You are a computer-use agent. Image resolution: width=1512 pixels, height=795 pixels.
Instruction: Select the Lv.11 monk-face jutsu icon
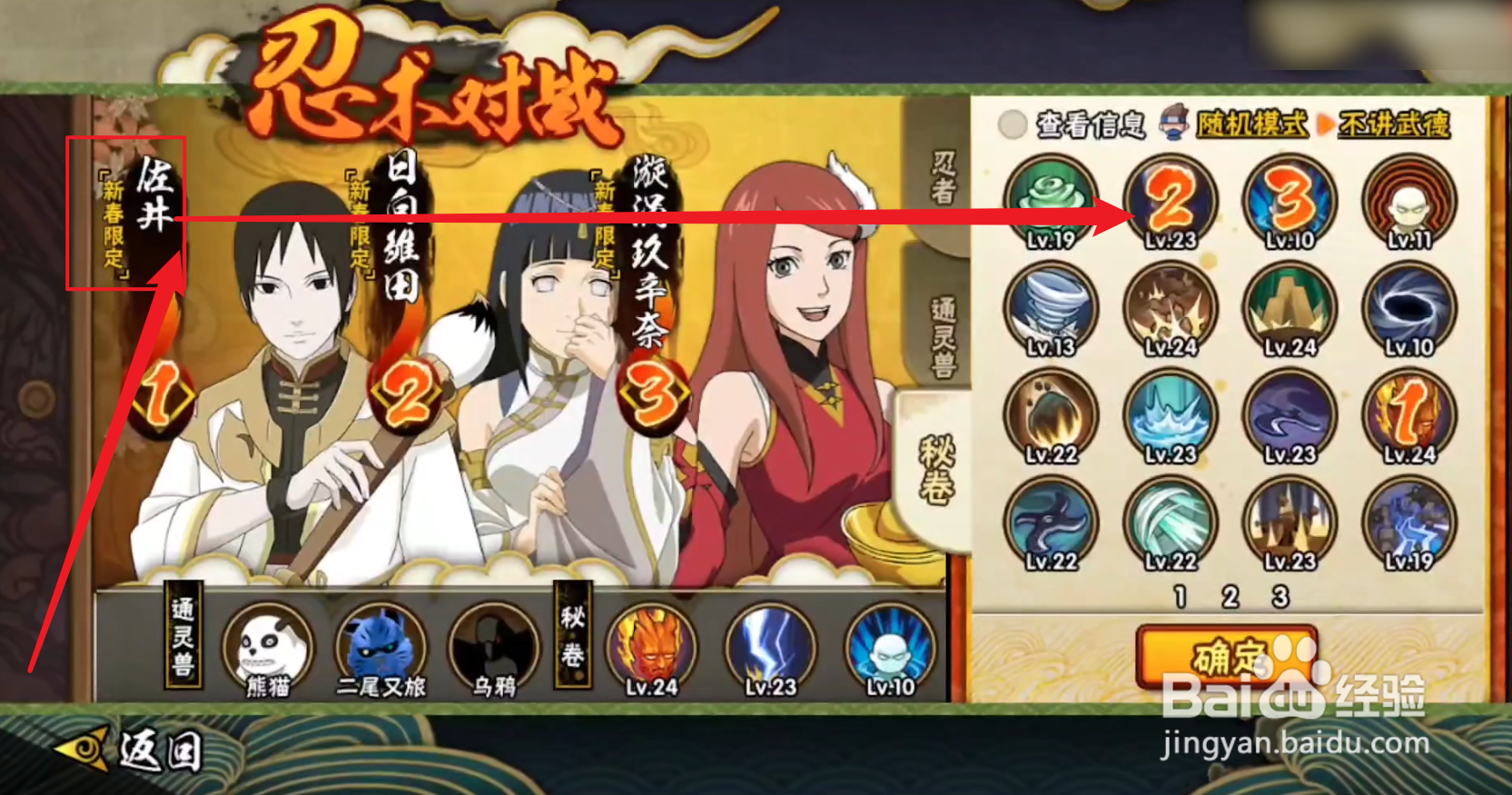point(1408,202)
